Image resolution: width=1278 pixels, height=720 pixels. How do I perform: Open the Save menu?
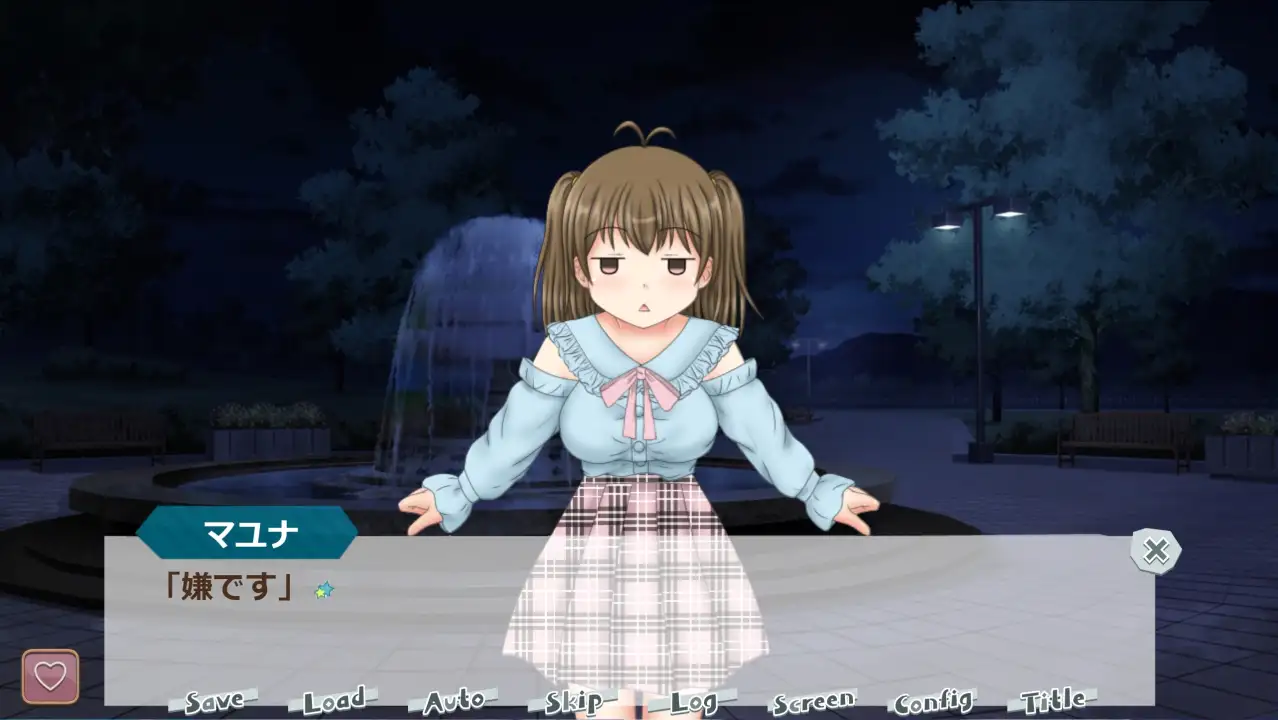(214, 701)
